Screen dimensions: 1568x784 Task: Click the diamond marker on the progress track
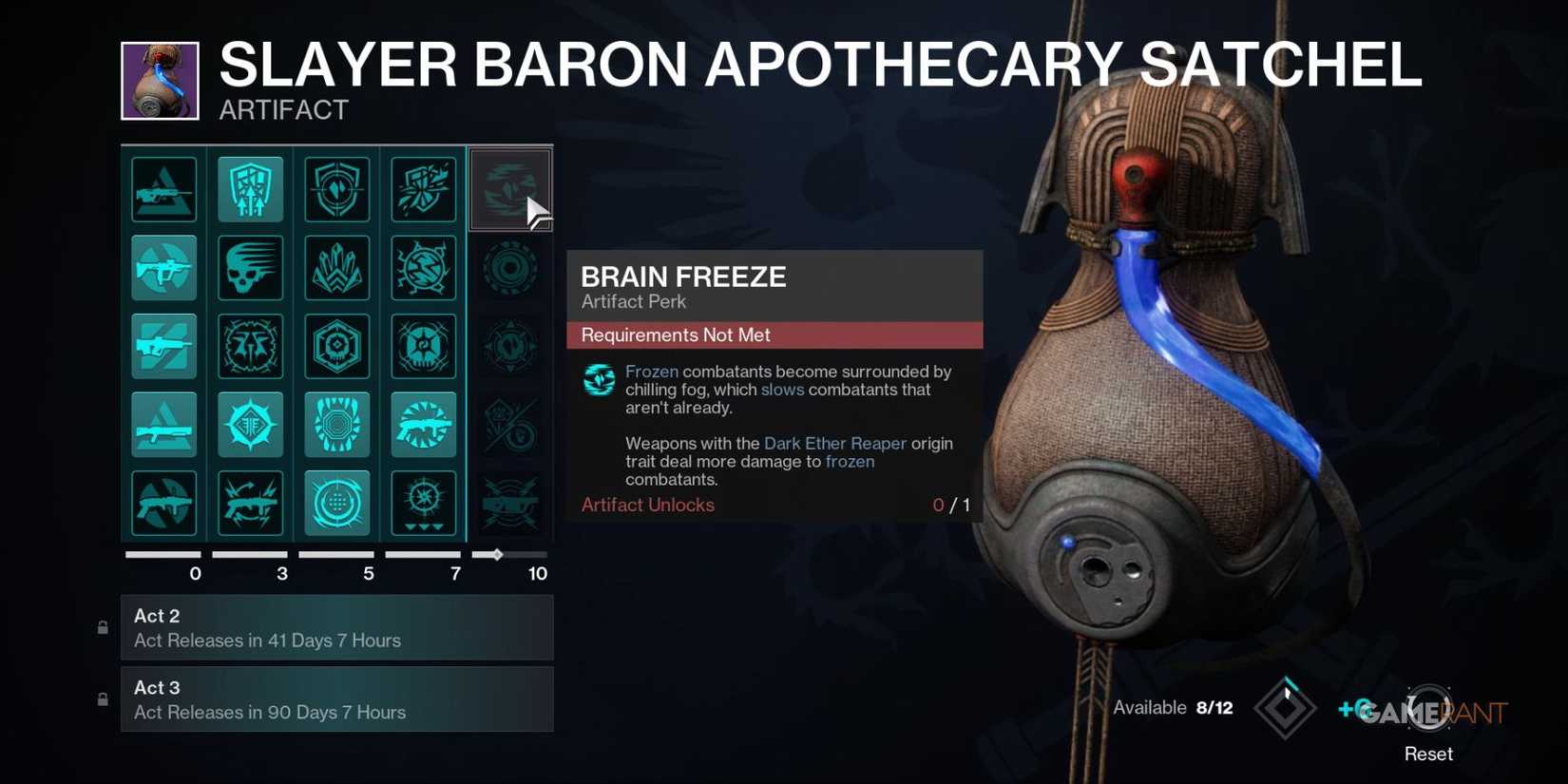(497, 554)
